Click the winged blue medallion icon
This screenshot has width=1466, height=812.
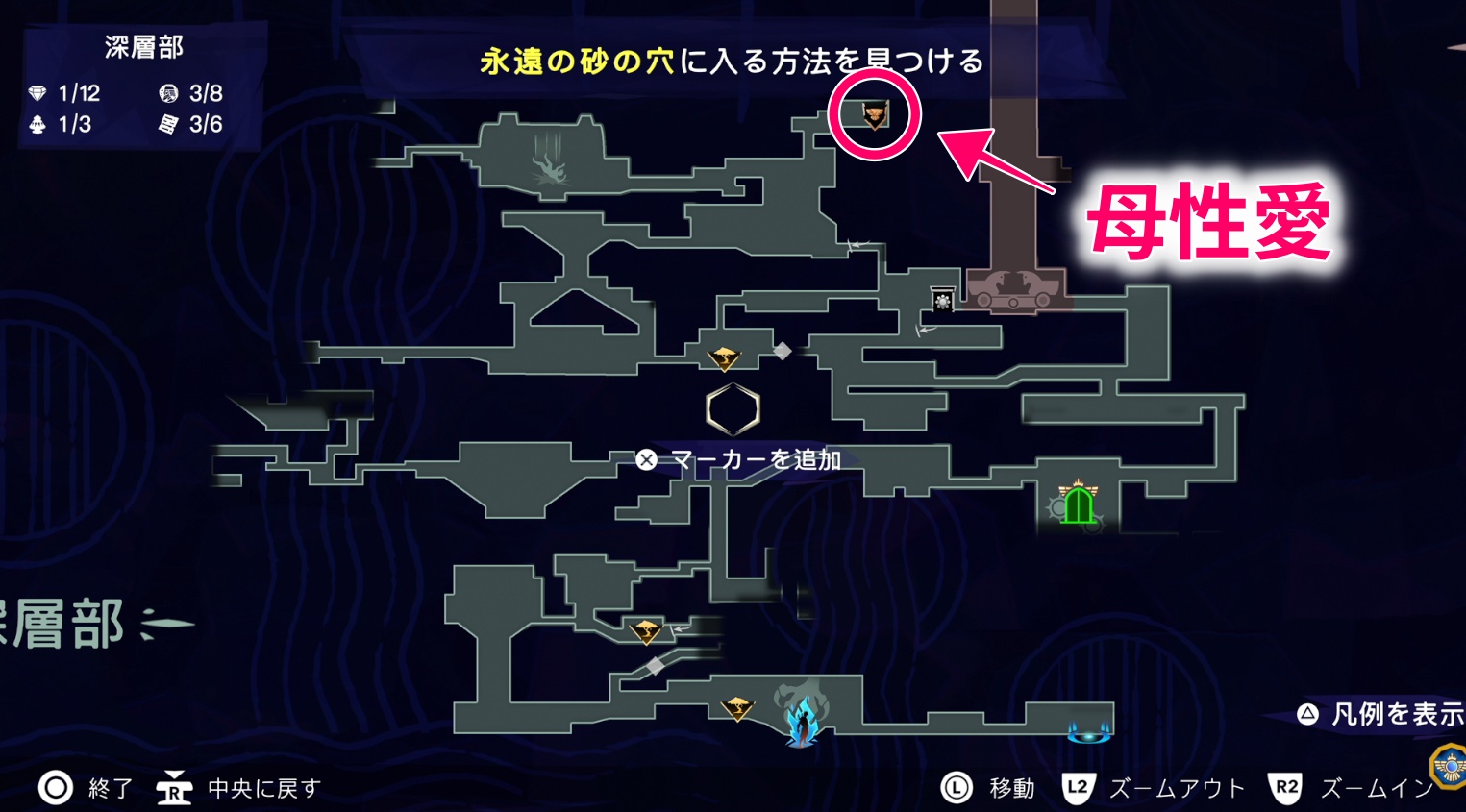tap(1449, 766)
